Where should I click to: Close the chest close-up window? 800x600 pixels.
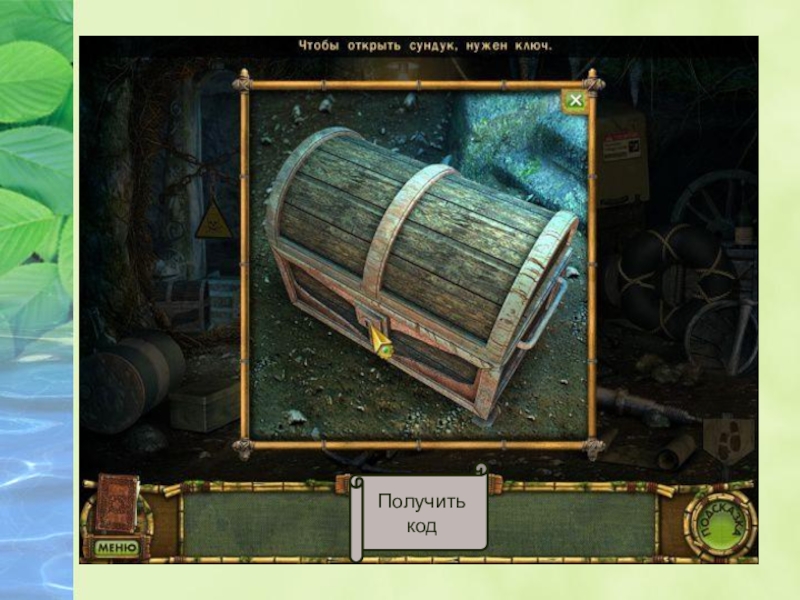574,101
